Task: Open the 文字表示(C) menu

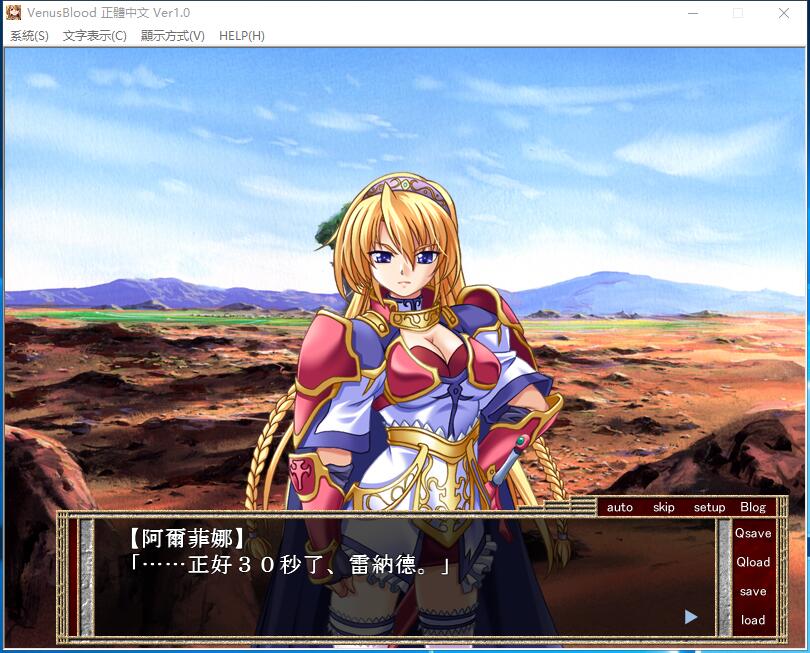Action: pos(94,36)
